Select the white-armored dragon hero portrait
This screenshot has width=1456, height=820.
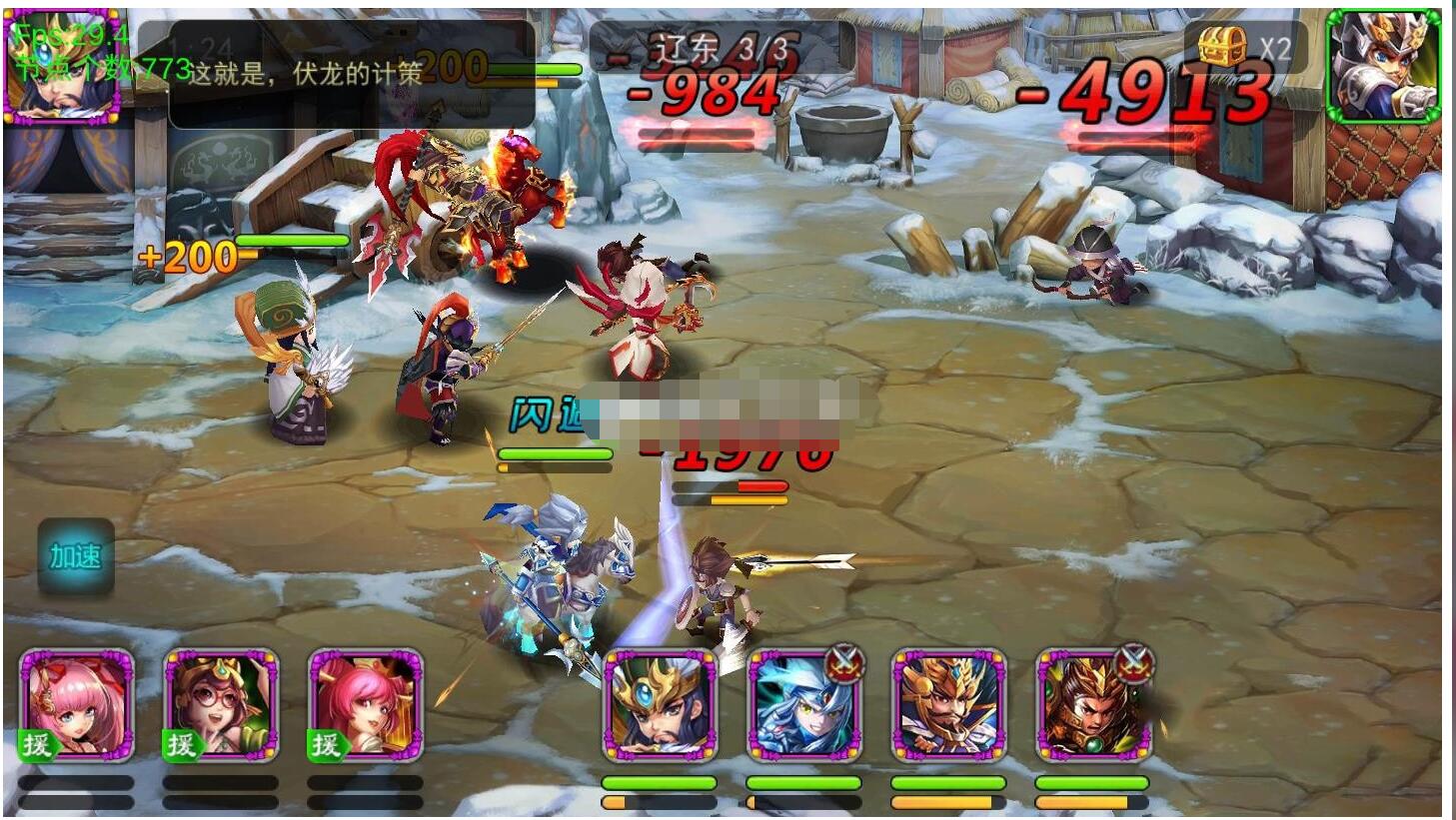pos(805,709)
